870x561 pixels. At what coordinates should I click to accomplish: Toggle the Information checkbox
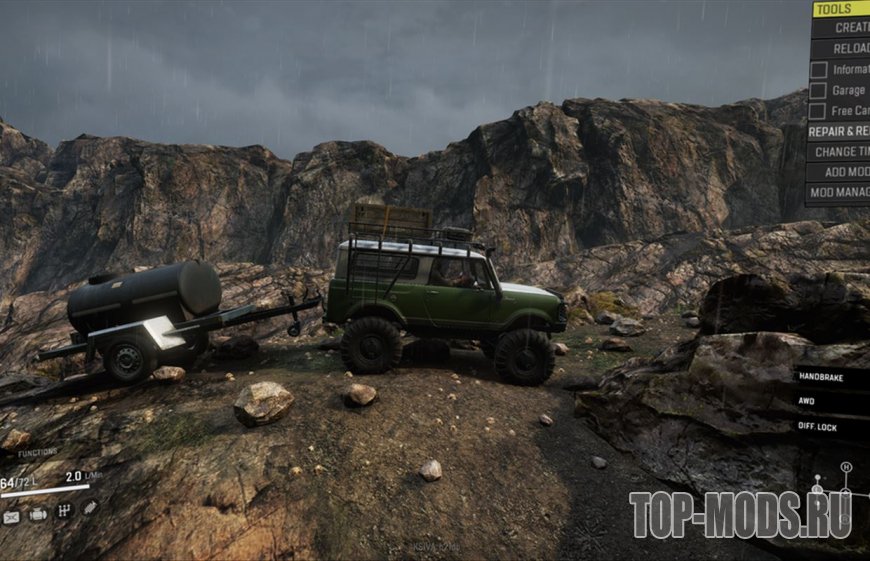click(x=818, y=70)
